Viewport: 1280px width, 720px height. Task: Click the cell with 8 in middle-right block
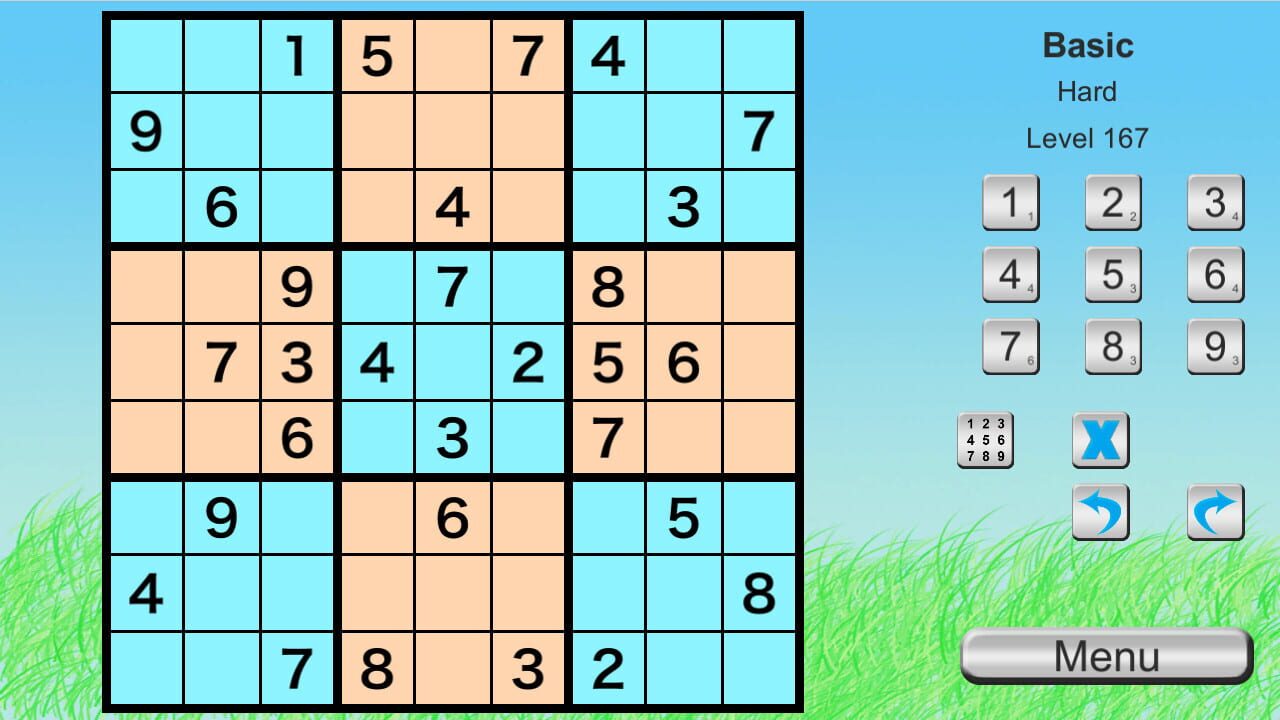click(607, 285)
